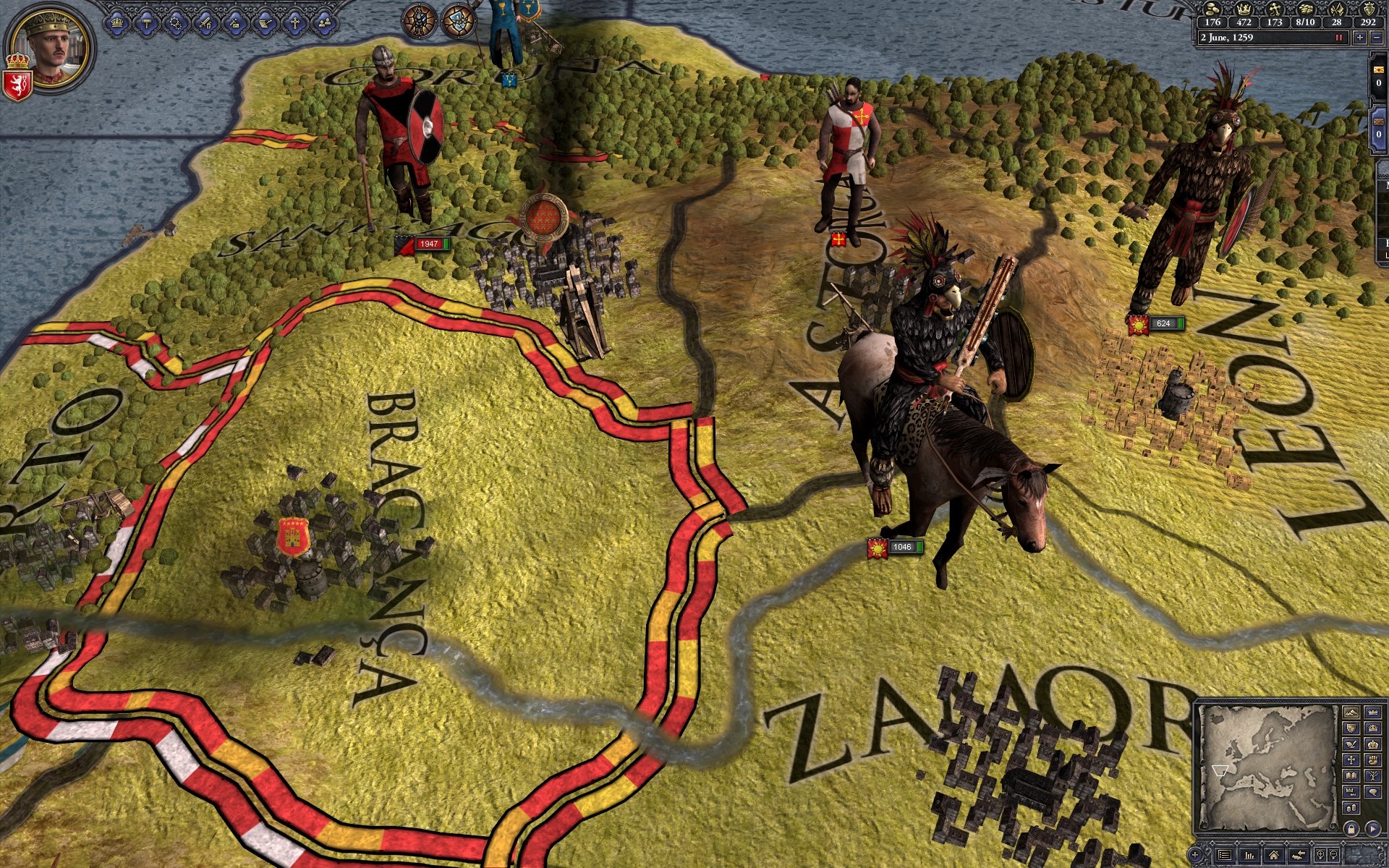Screen dimensions: 1389x868
Task: Click the minimap of Europe
Action: pos(1267,767)
